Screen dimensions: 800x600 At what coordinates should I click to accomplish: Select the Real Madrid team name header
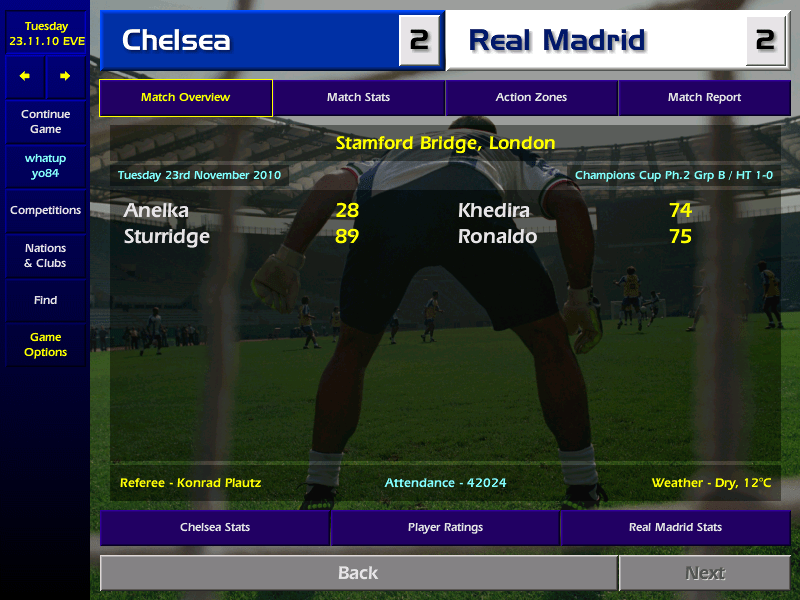tap(557, 41)
